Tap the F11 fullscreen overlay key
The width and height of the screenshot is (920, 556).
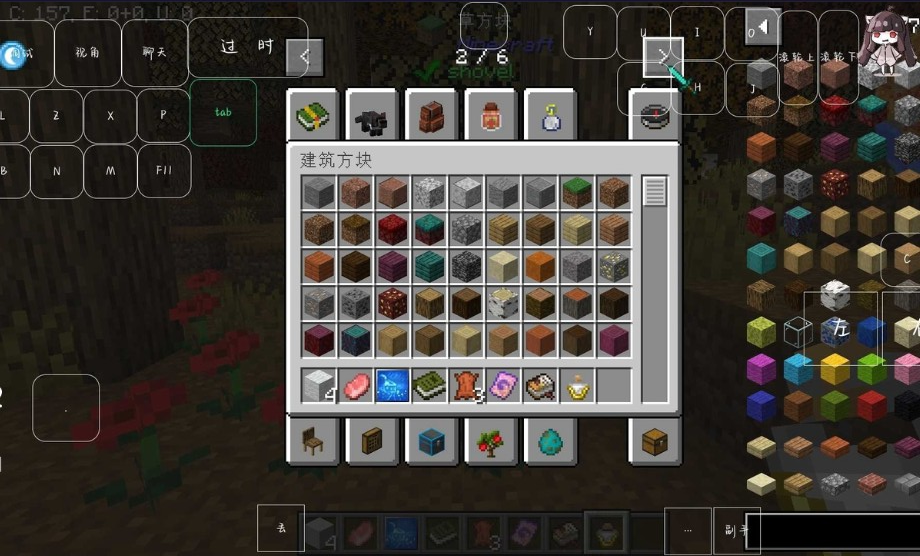point(164,171)
